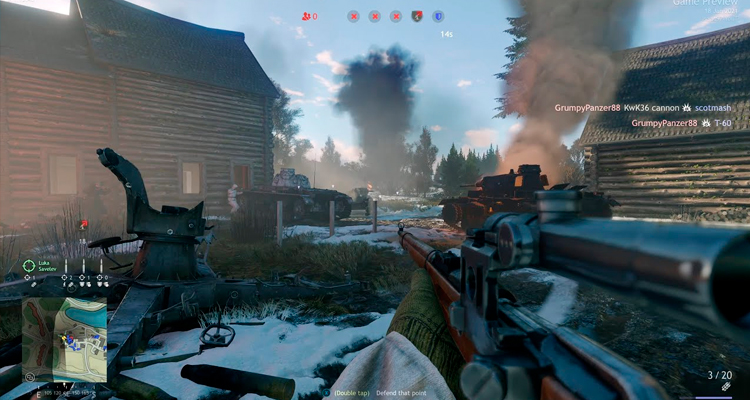Open the village minimap
Viewport: 750px width, 400px height.
(64, 339)
